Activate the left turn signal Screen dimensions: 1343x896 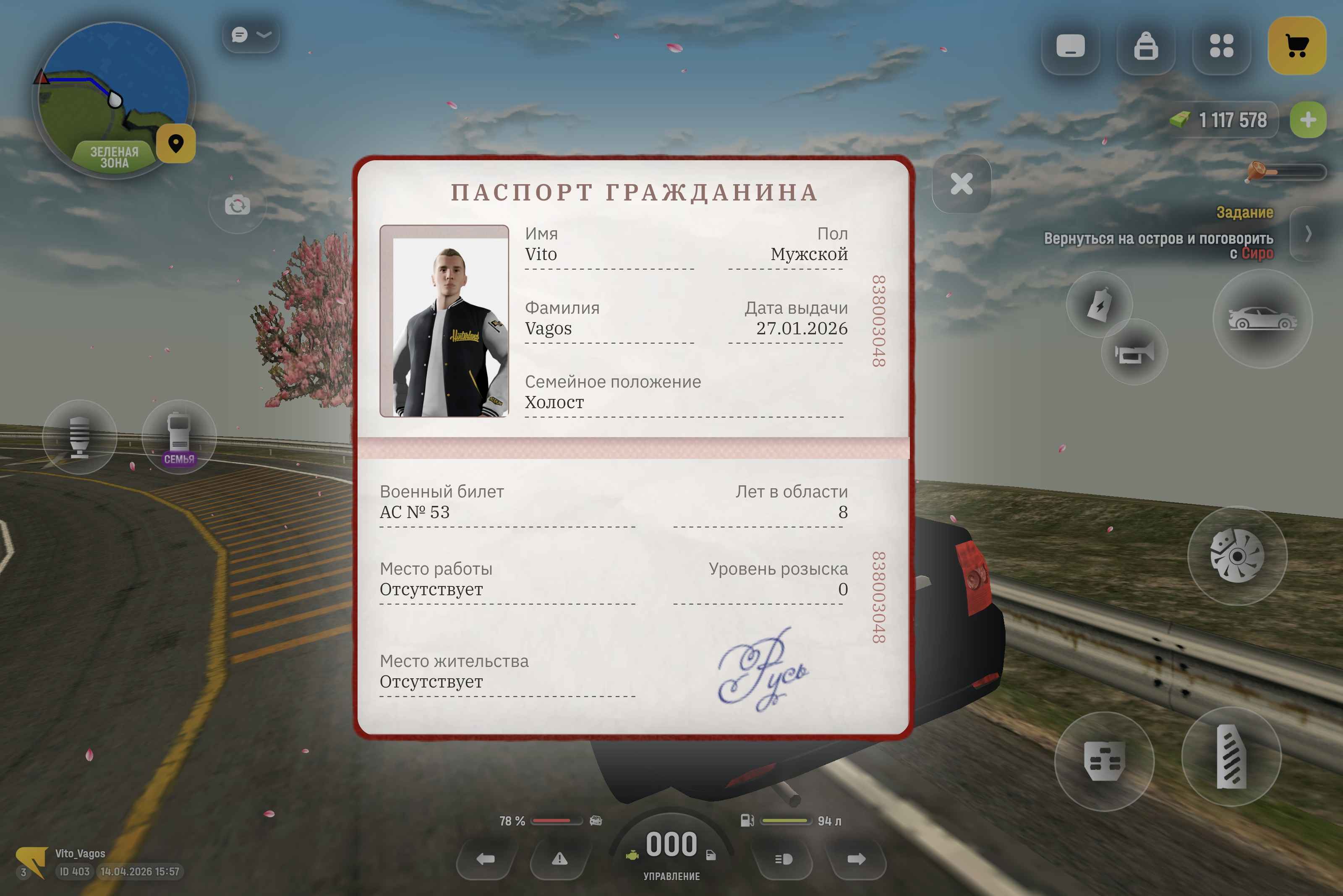click(x=486, y=859)
